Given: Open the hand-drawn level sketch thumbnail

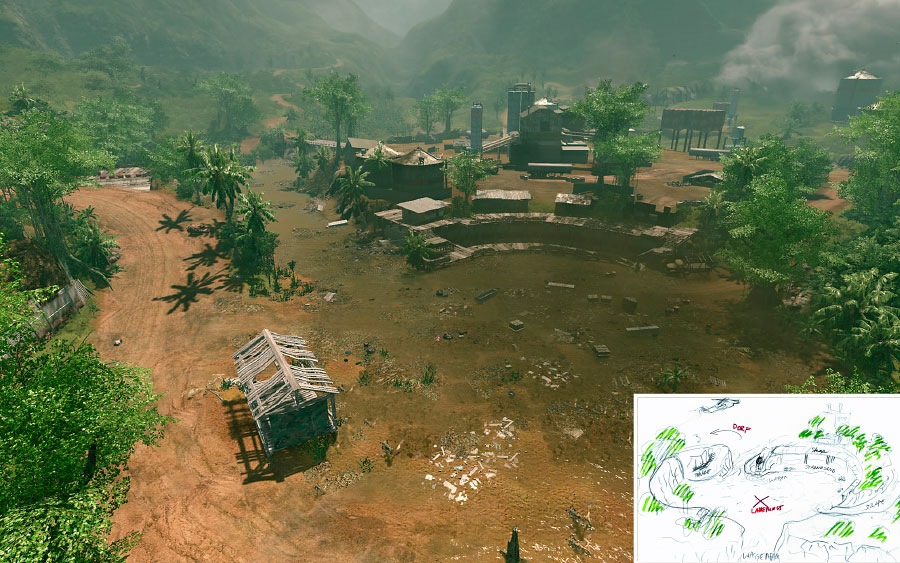Looking at the screenshot, I should pos(766,478).
